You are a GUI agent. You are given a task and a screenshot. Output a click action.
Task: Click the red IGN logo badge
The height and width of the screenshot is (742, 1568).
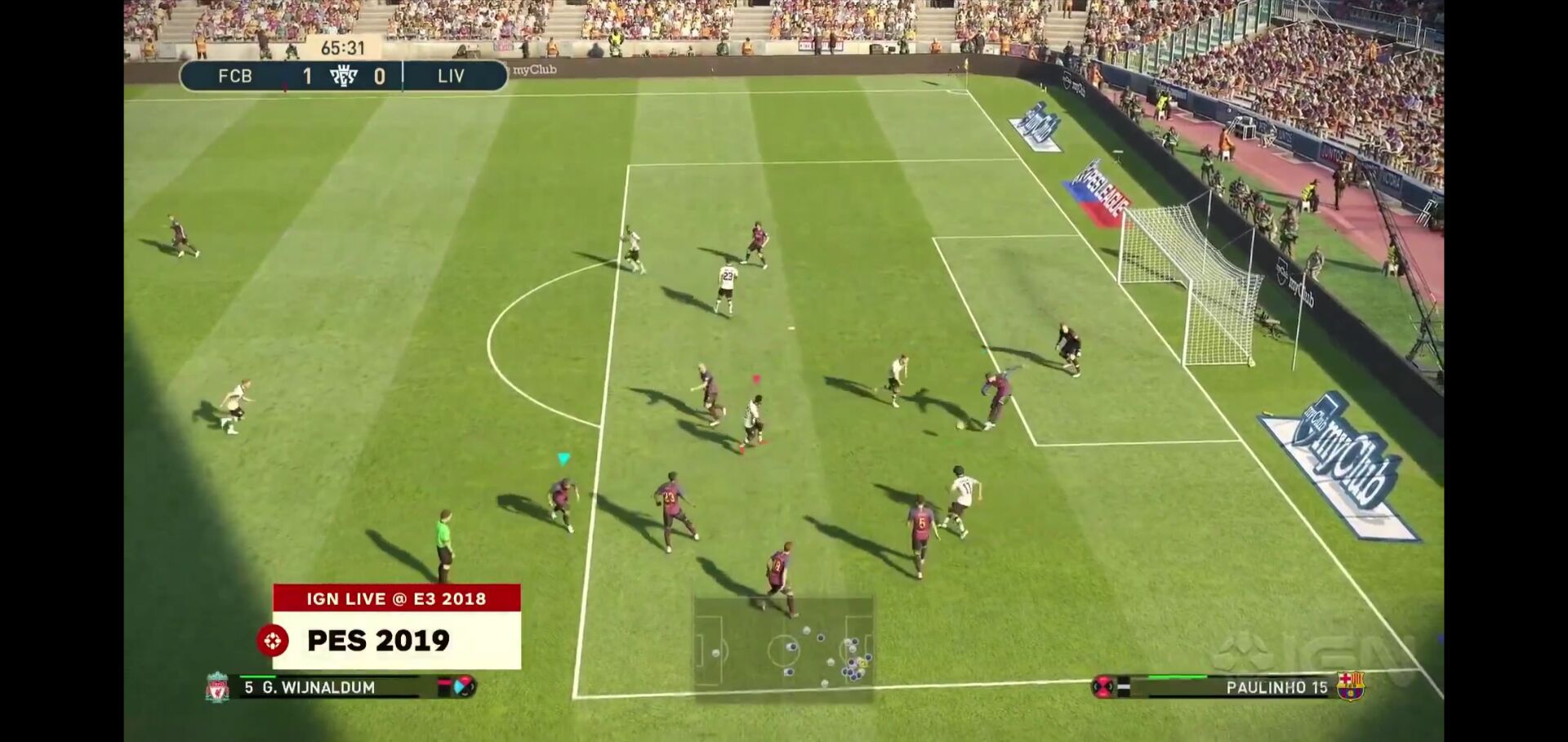click(273, 641)
